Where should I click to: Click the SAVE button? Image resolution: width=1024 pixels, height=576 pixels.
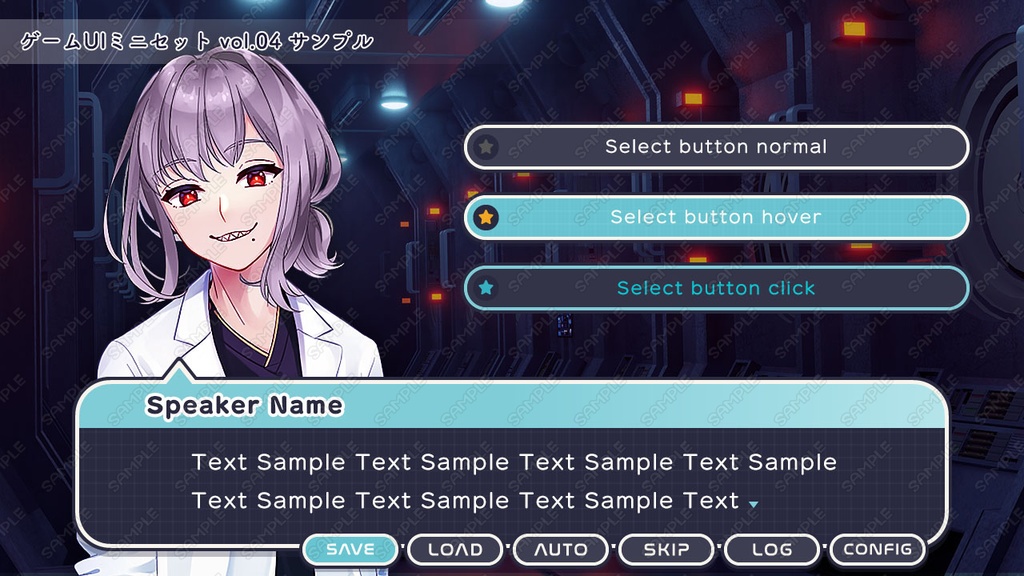click(350, 550)
